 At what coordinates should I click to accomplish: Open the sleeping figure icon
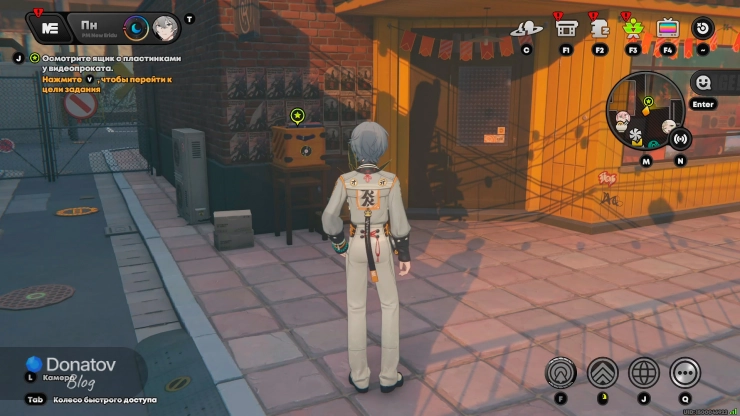tap(600, 28)
